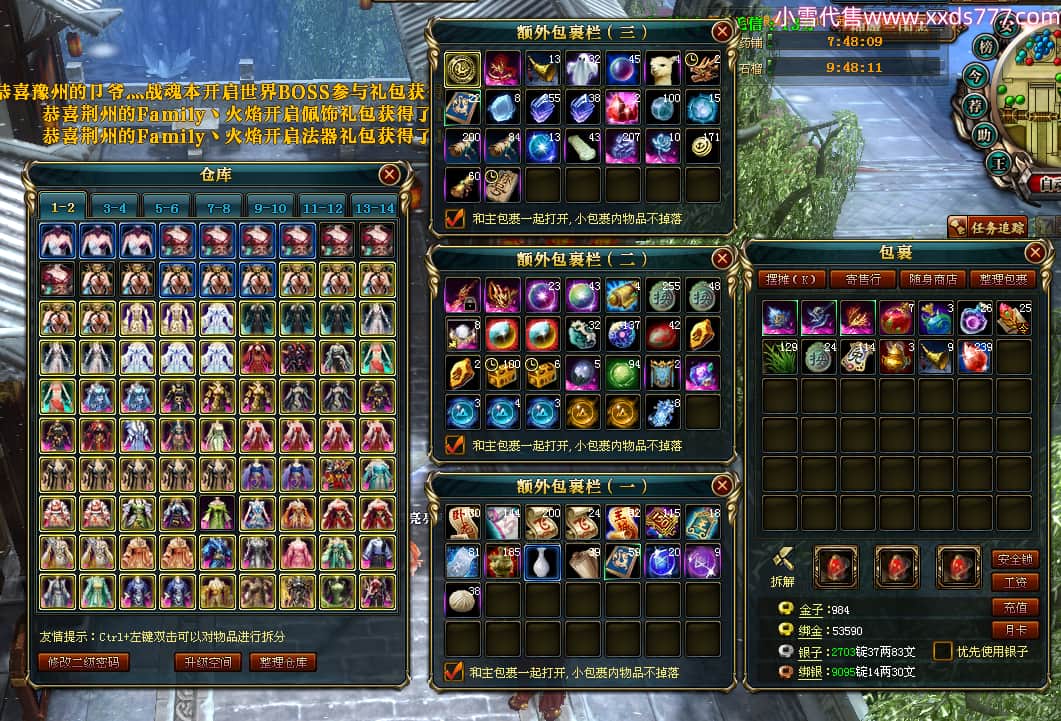Open the 随身商店 portable shop

pyautogui.click(x=931, y=279)
